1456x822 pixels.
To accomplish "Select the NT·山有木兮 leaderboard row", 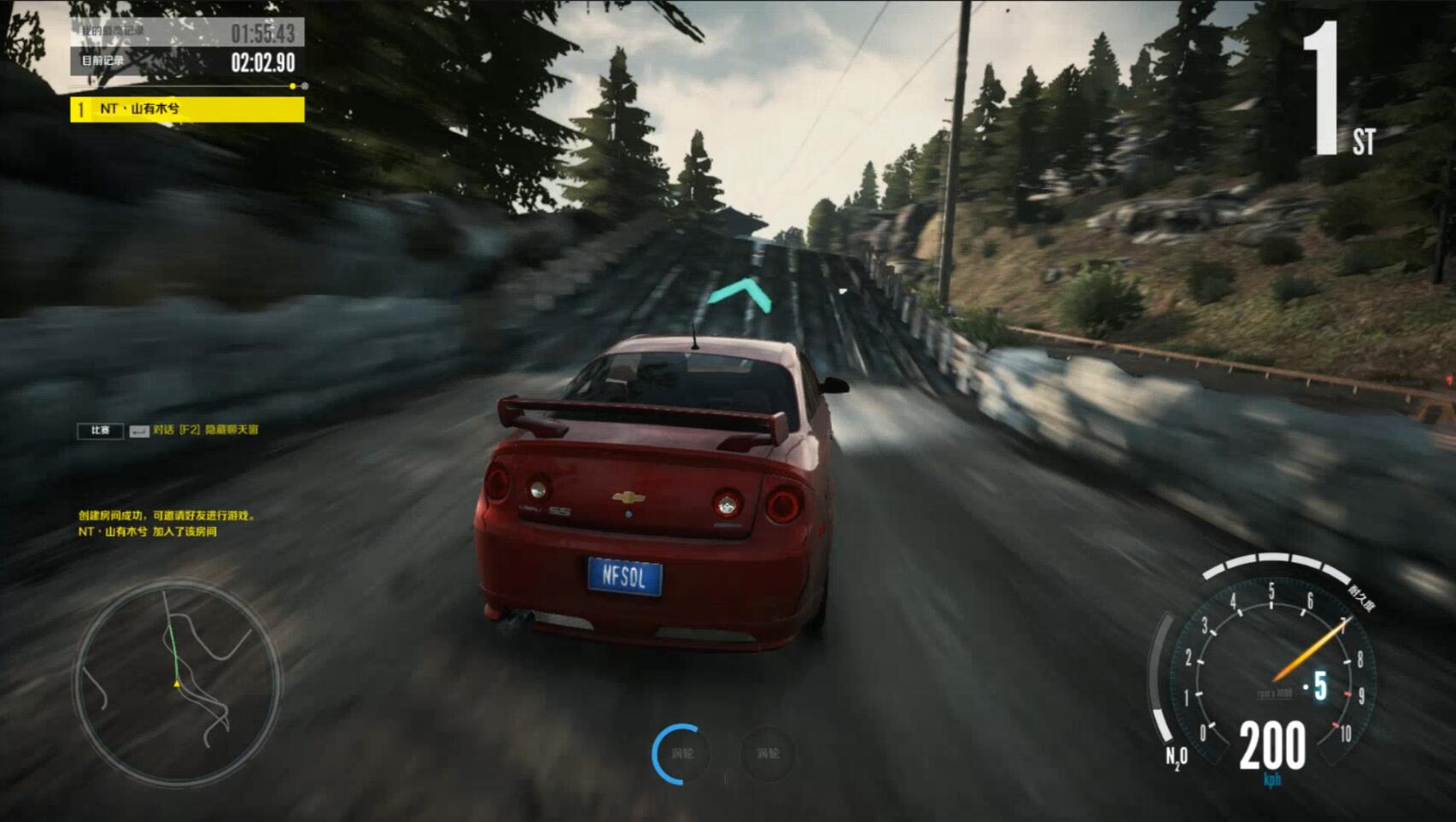I will (x=187, y=109).
